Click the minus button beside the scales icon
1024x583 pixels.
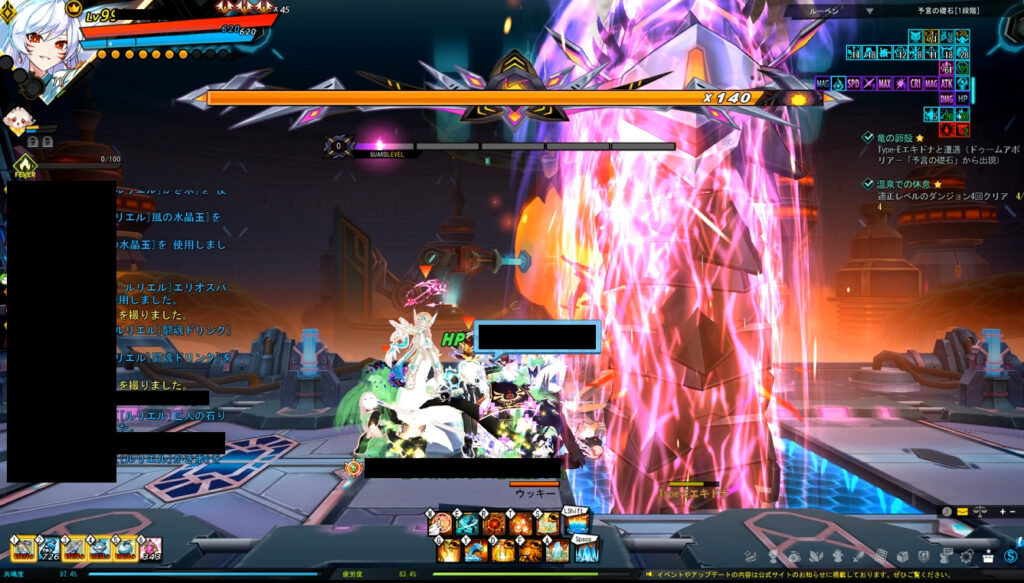tap(1012, 512)
